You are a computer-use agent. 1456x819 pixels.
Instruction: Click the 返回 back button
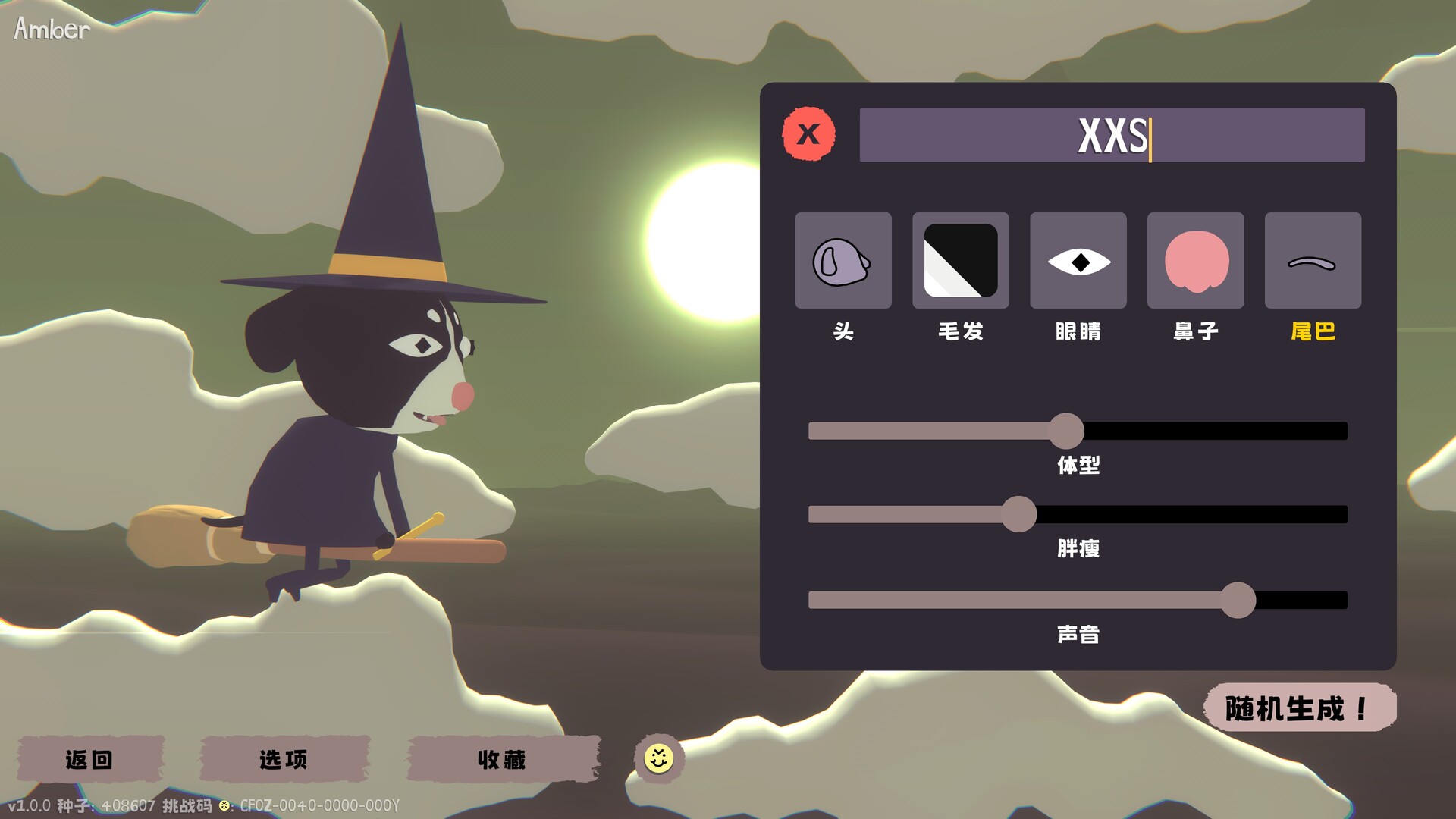coord(89,760)
